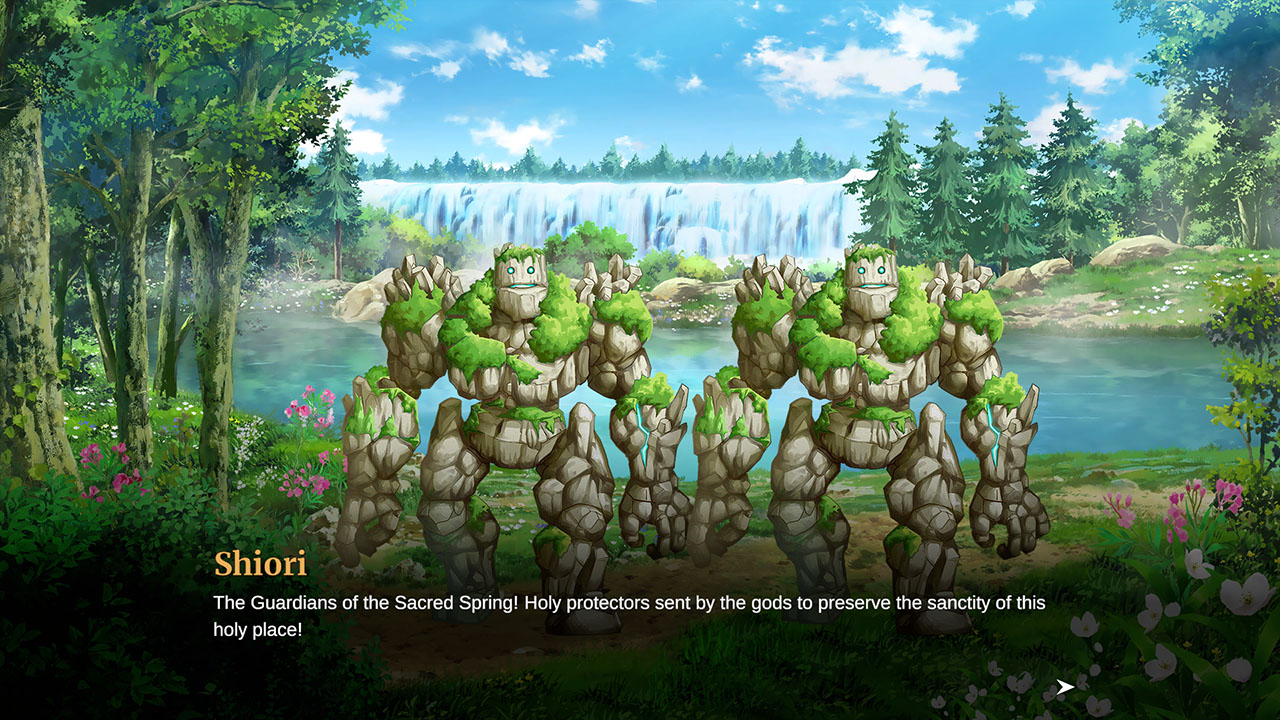Open the dialogue box panel

[640, 610]
